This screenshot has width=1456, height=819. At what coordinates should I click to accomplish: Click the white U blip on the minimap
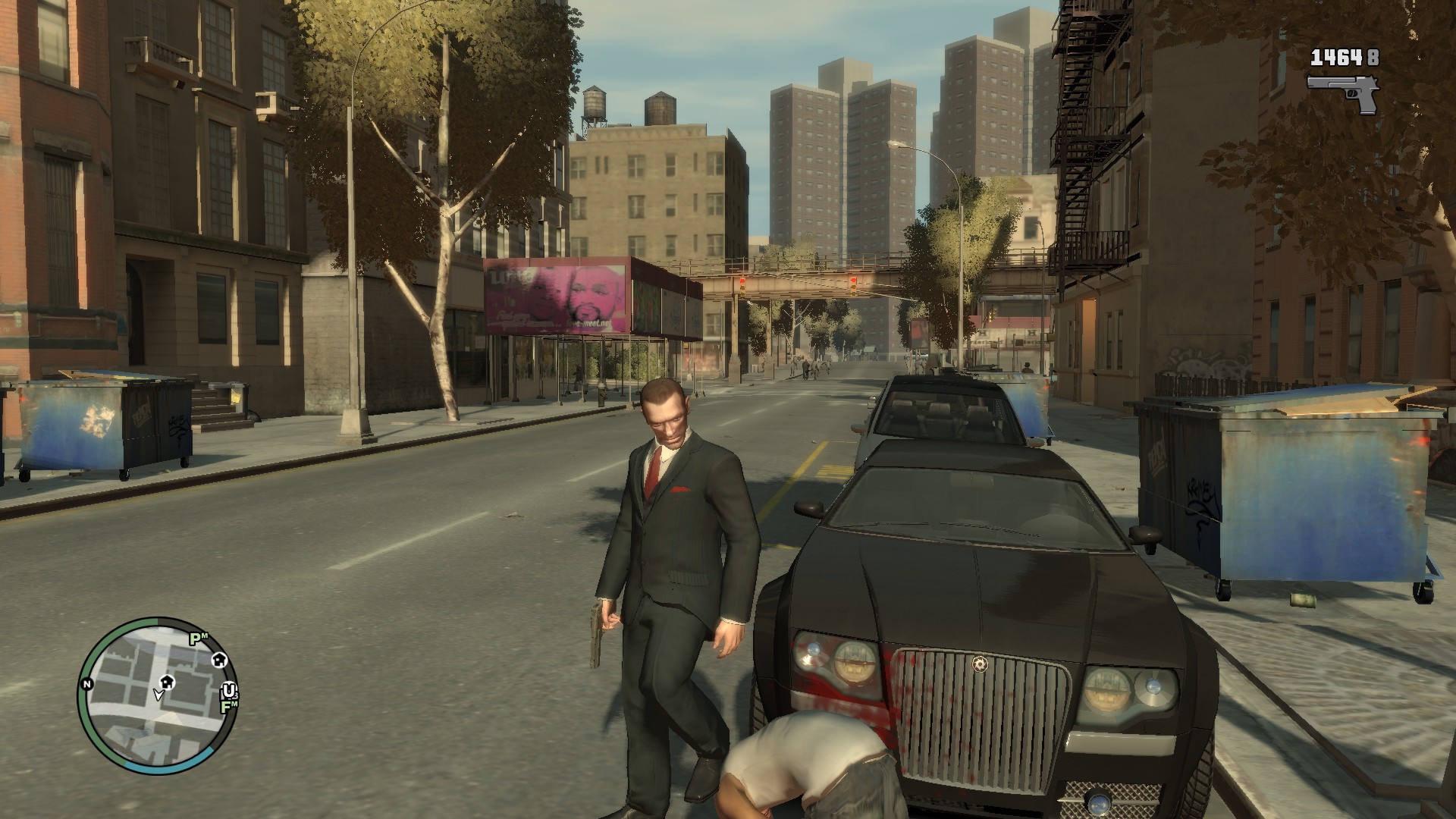228,690
